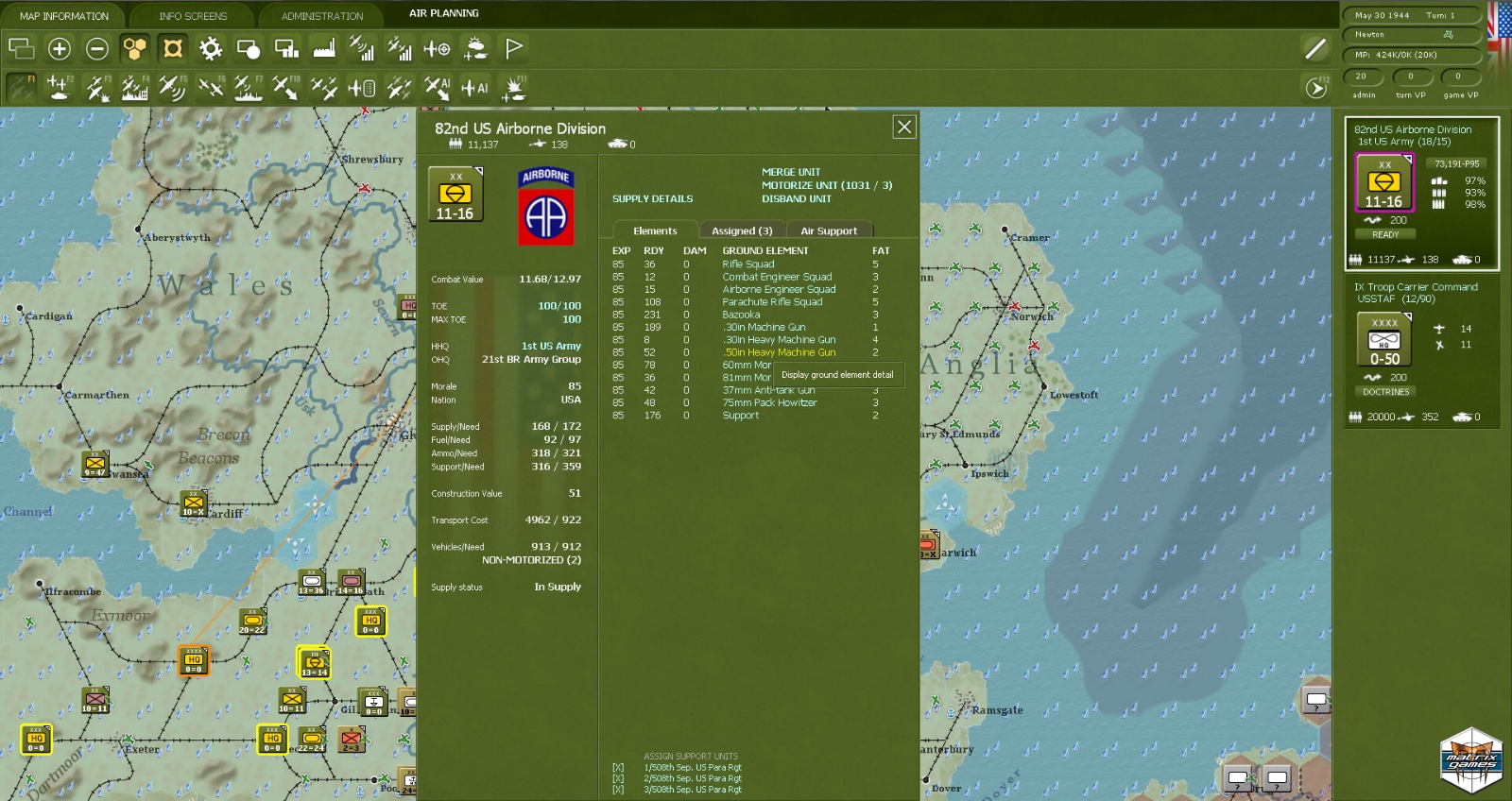Screen dimensions: 1512x801
Task: Click the factory icon in the toolbar
Action: [x=323, y=48]
